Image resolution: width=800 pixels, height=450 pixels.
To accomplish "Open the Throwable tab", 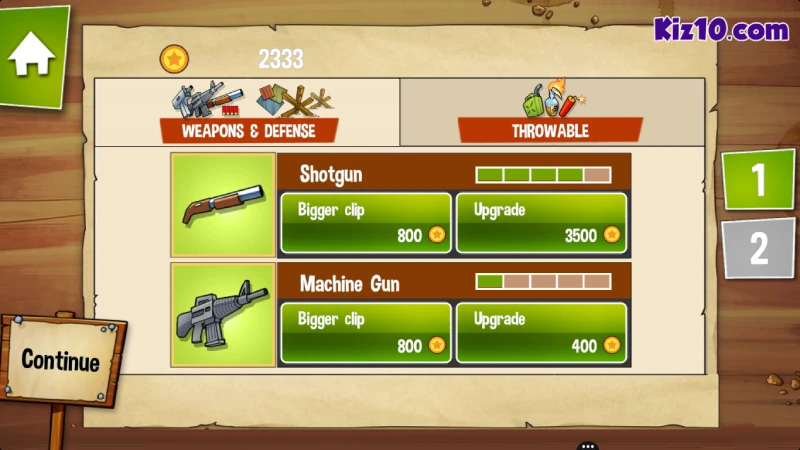I will [x=550, y=113].
